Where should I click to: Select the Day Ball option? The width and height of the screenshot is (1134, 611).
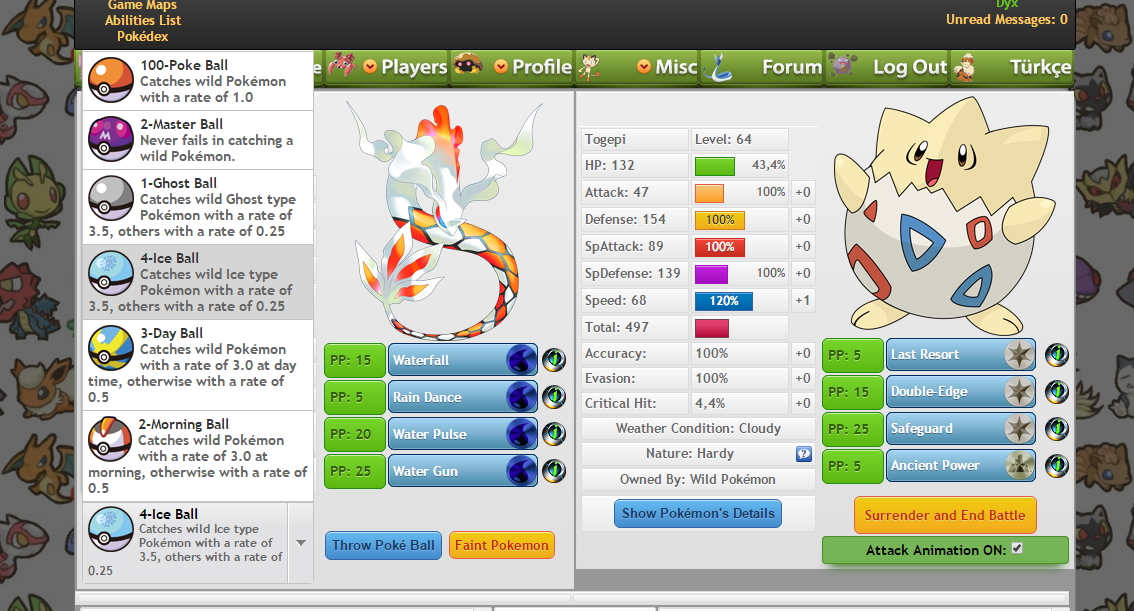tap(198, 365)
